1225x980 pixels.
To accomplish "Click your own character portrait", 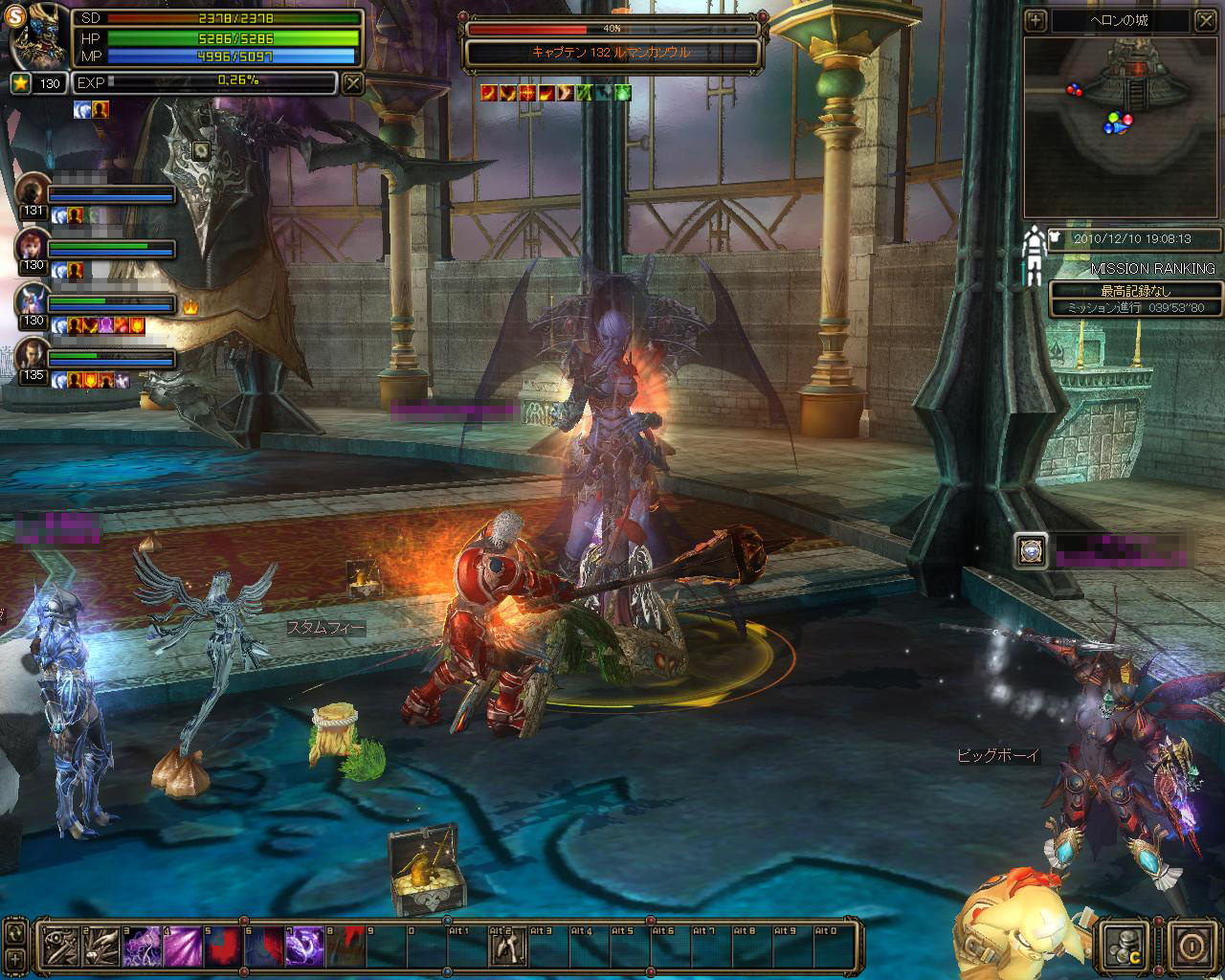I will 38,36.
